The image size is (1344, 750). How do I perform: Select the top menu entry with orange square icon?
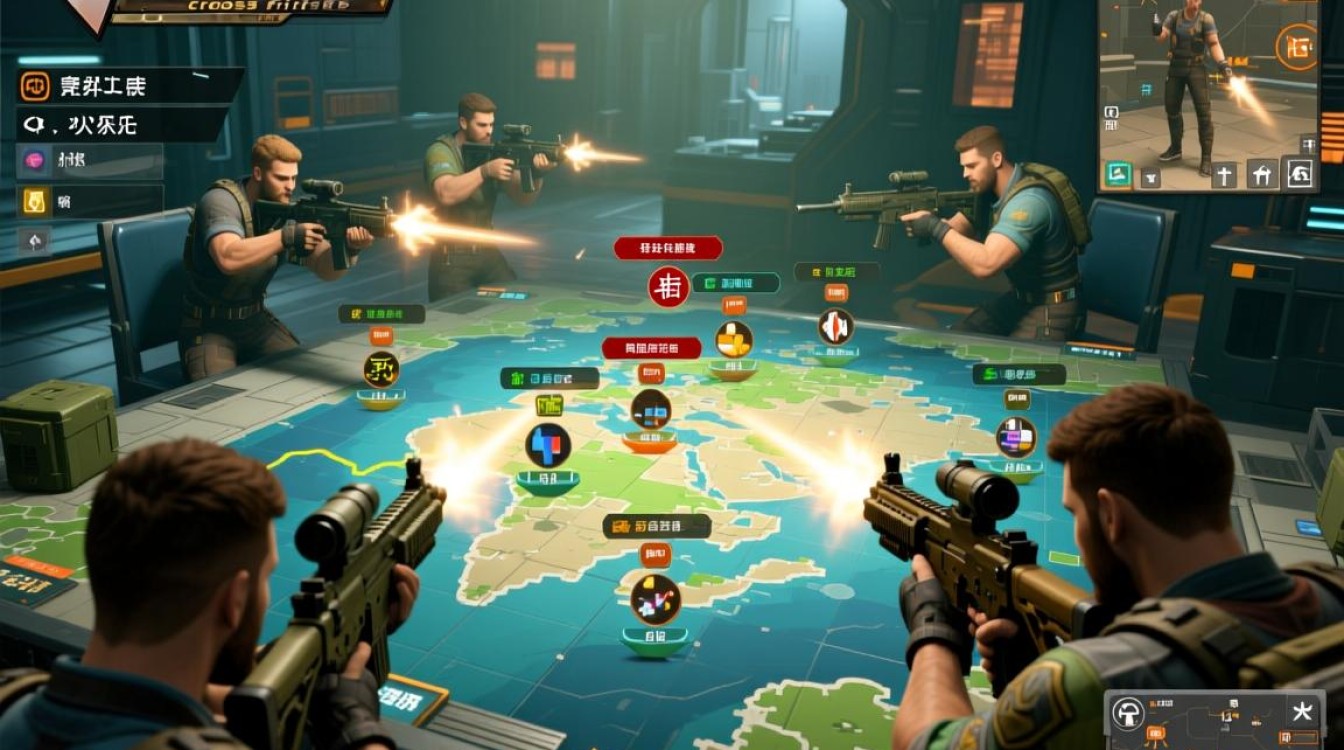click(x=36, y=87)
